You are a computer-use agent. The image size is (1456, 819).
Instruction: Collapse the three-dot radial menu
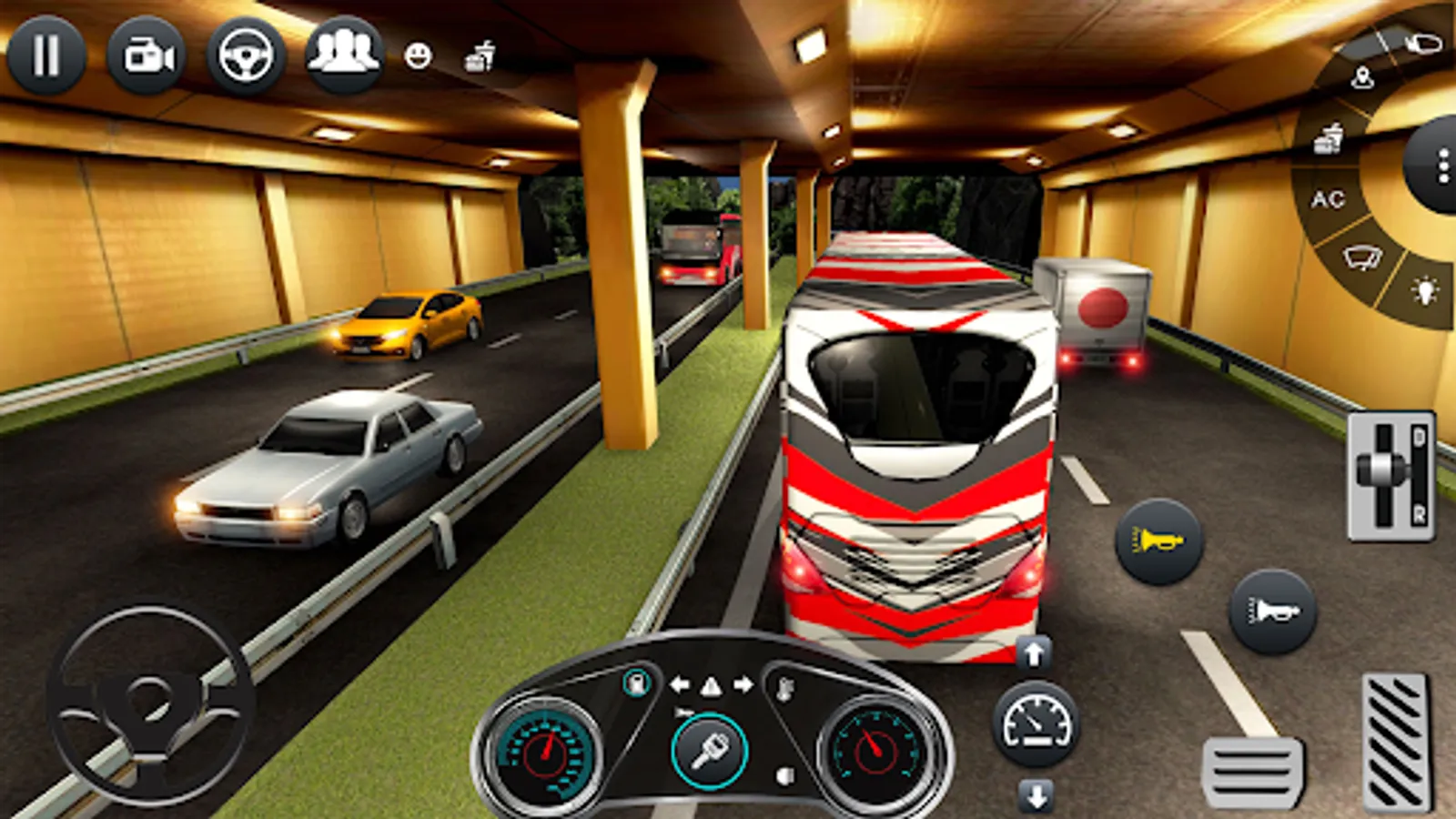(x=1441, y=166)
